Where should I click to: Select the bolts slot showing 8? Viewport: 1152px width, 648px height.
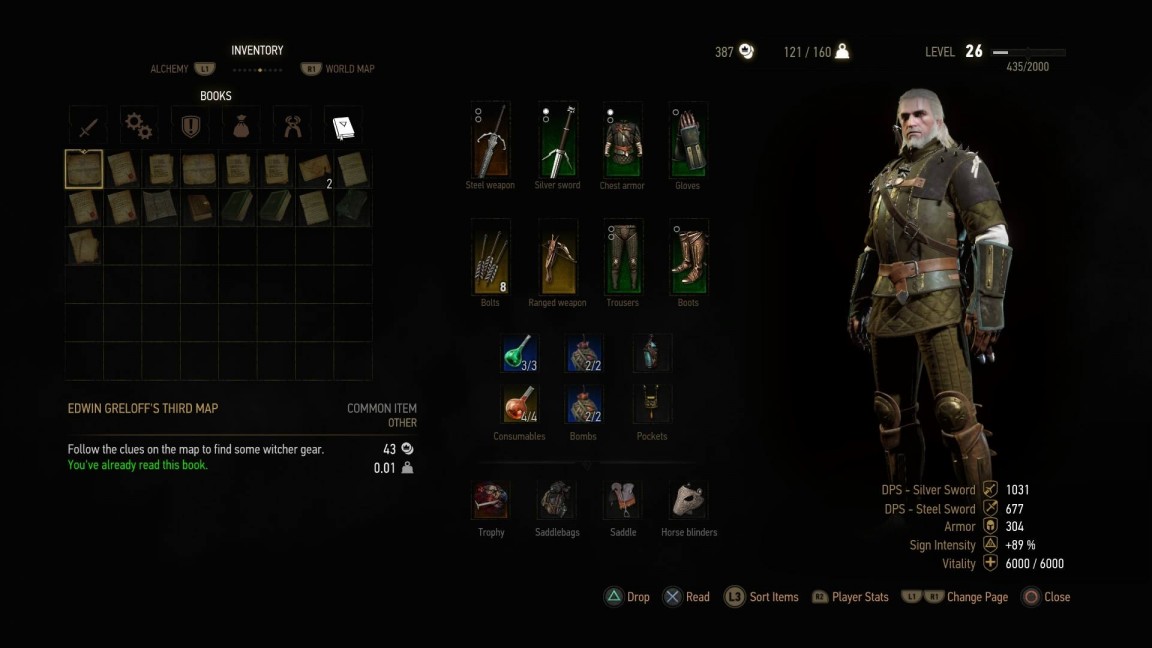(490, 258)
